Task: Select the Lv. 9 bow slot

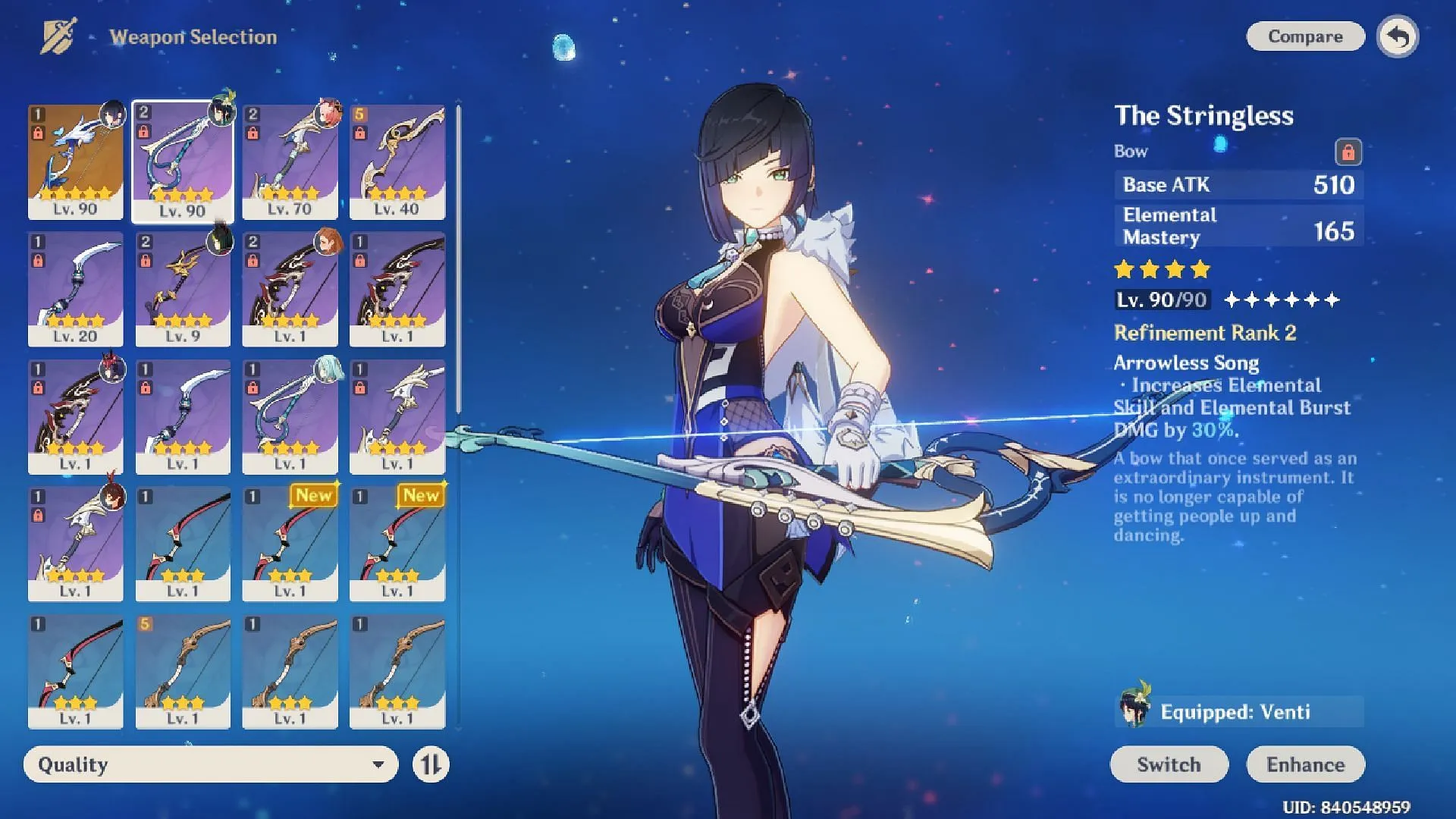Action: point(183,289)
